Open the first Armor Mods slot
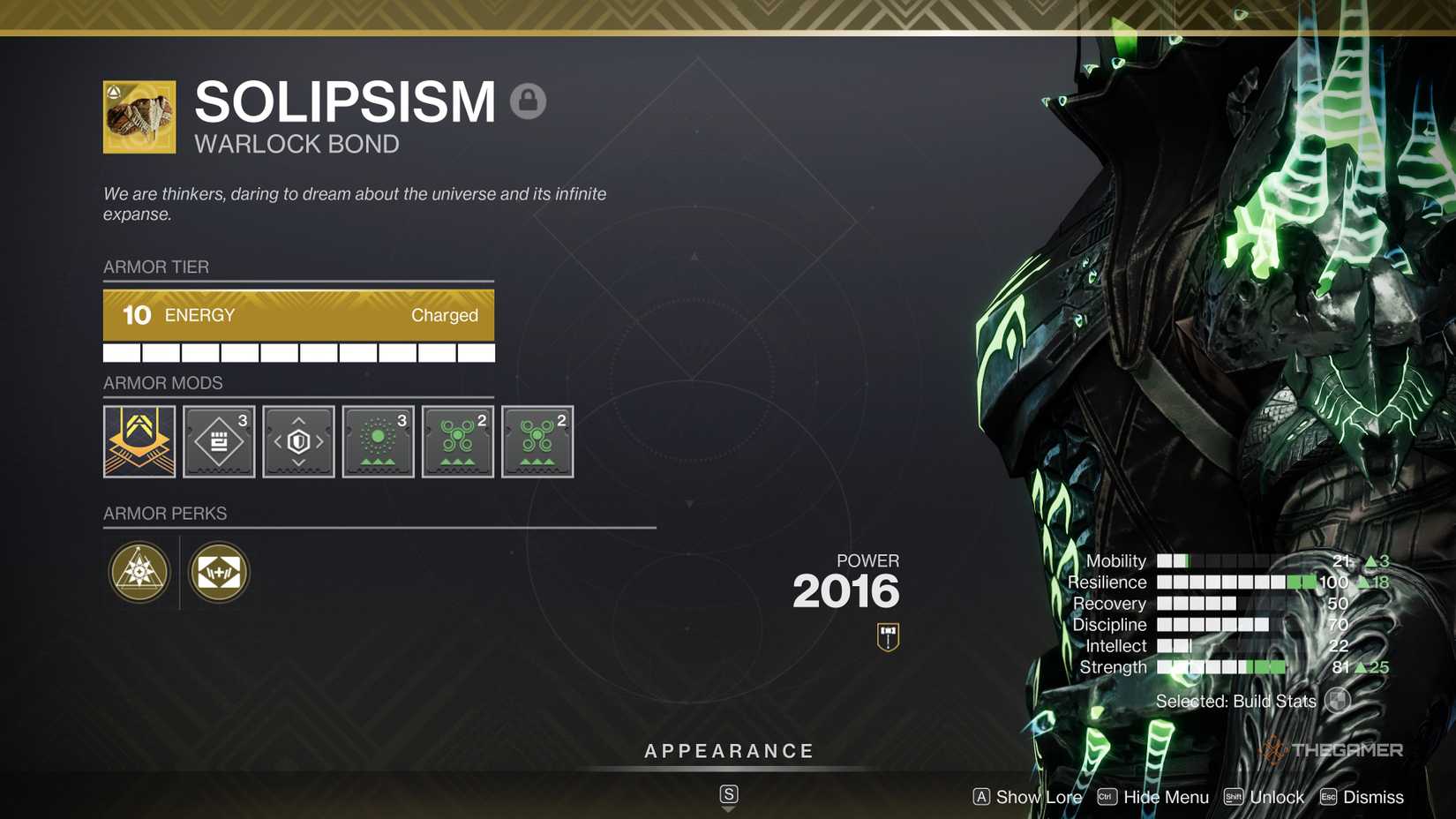Viewport: 1456px width, 819px height. click(x=139, y=441)
